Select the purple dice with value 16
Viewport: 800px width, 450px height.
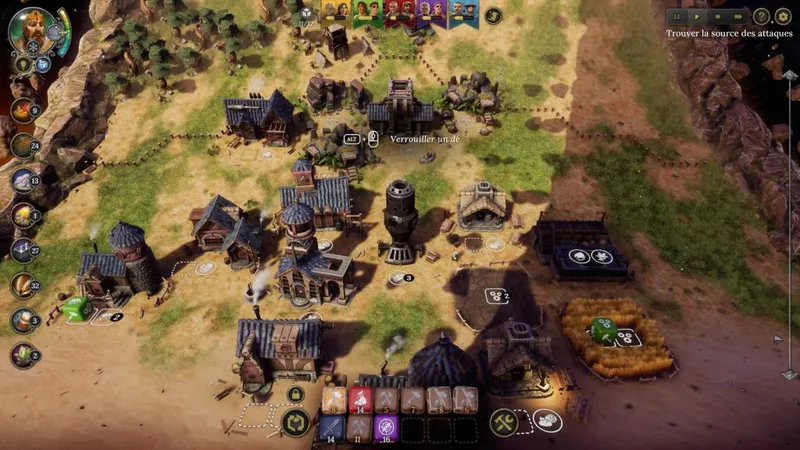(386, 428)
